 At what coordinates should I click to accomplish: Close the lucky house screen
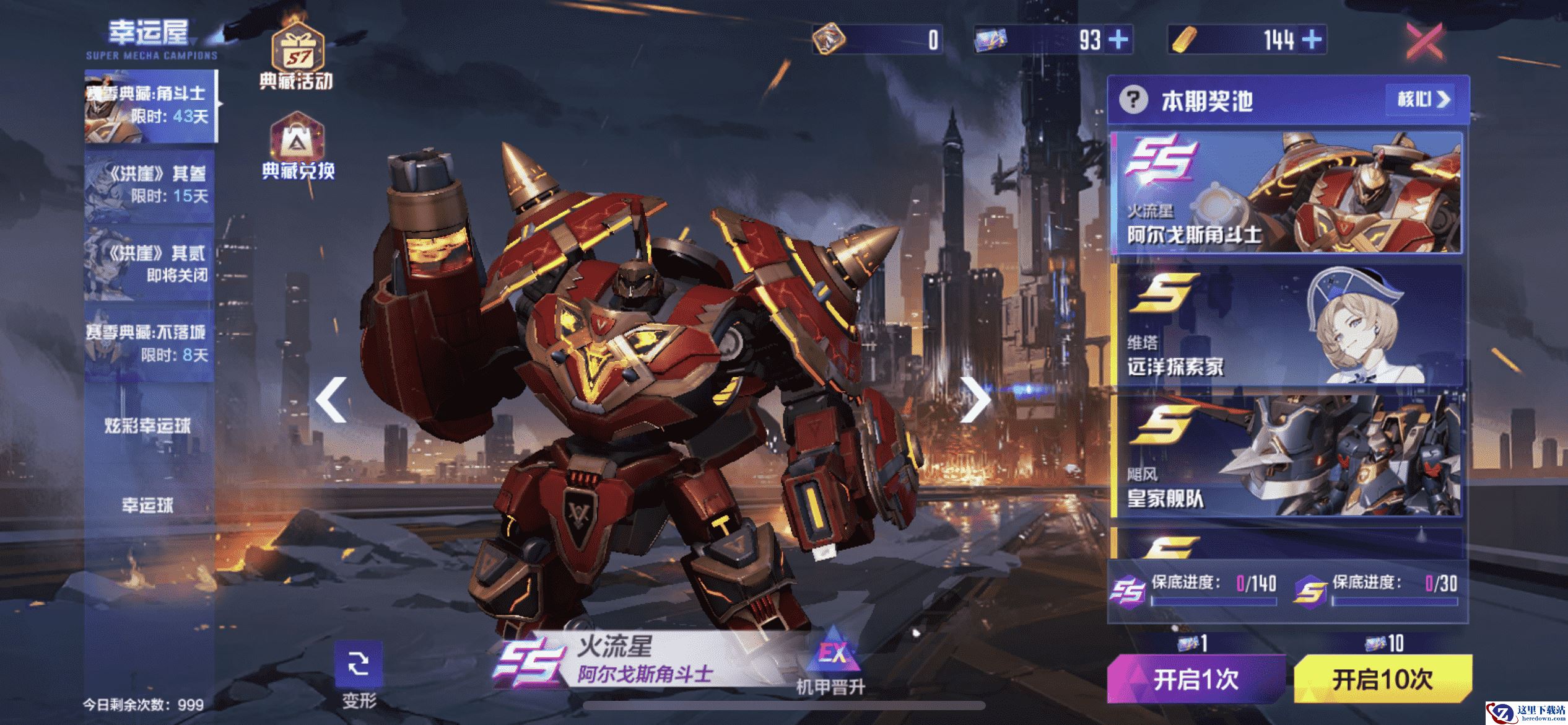1425,41
